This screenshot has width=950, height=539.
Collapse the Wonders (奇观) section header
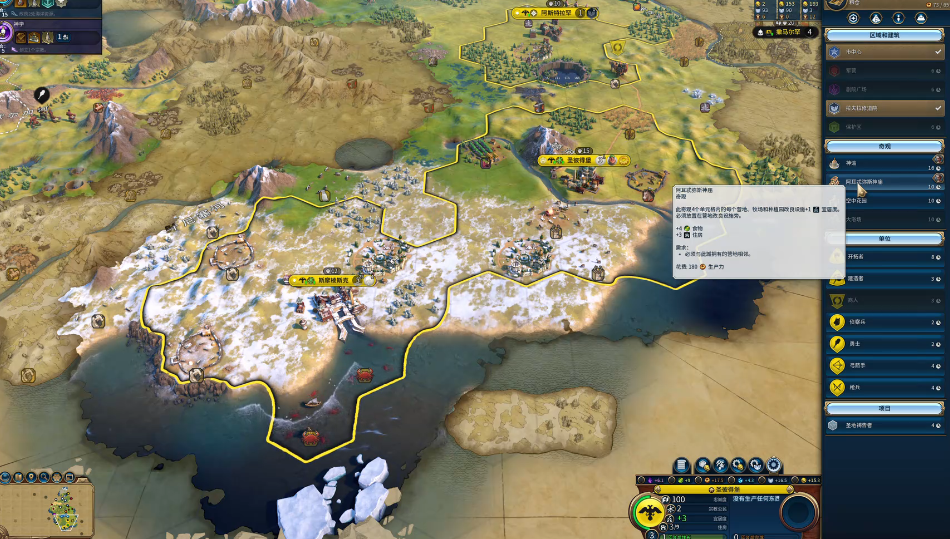(884, 145)
